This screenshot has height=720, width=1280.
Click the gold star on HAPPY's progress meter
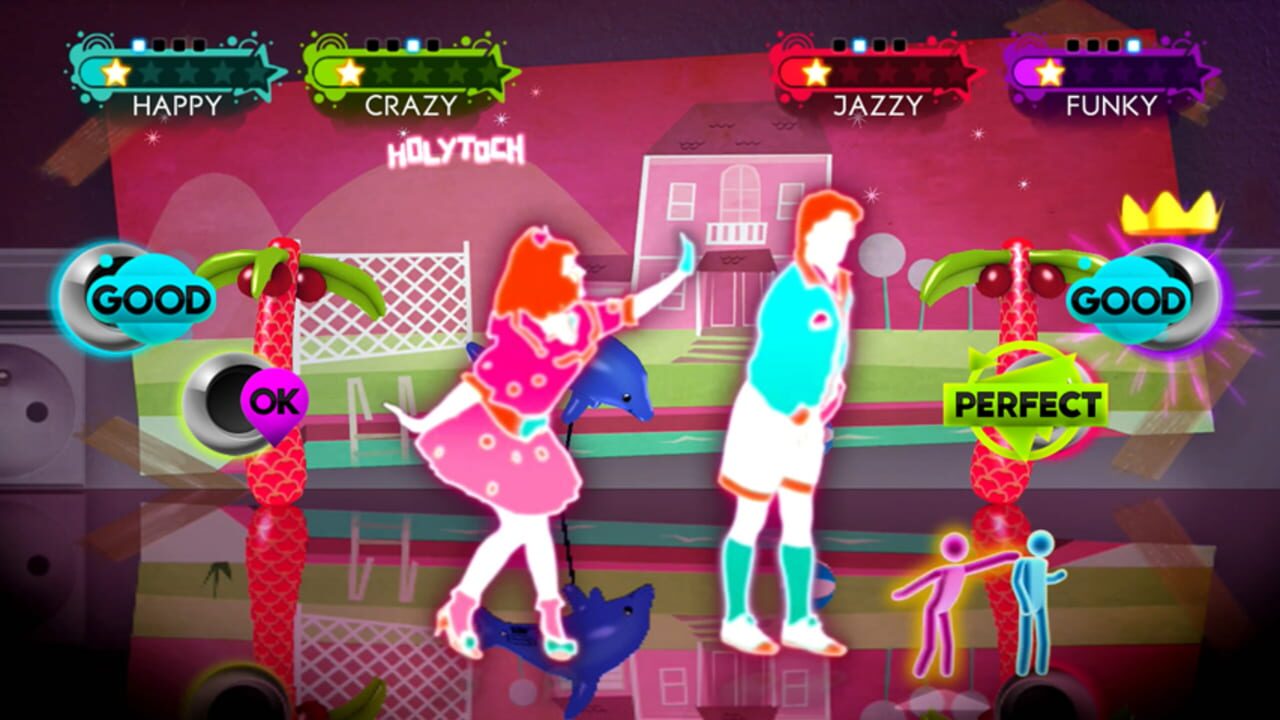click(x=115, y=72)
